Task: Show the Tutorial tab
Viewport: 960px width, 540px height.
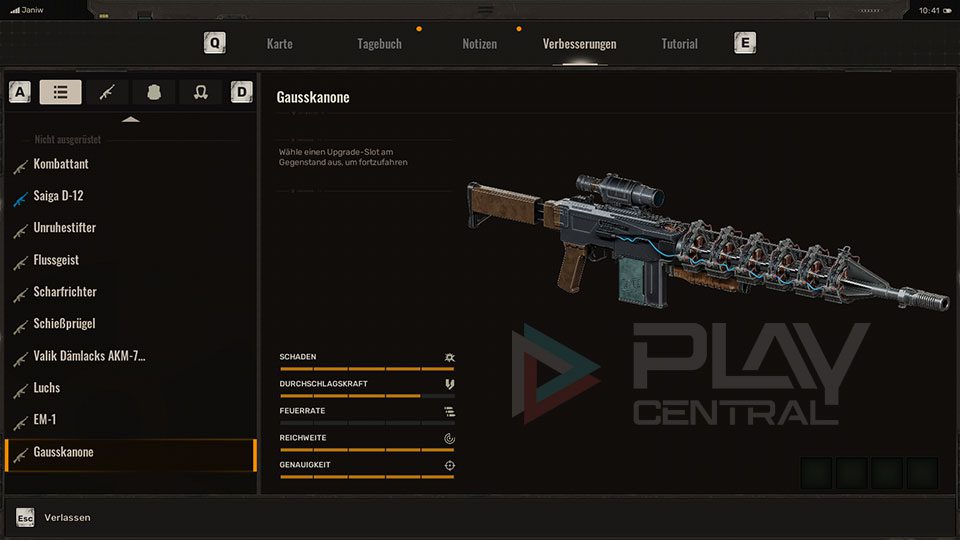Action: tap(679, 44)
